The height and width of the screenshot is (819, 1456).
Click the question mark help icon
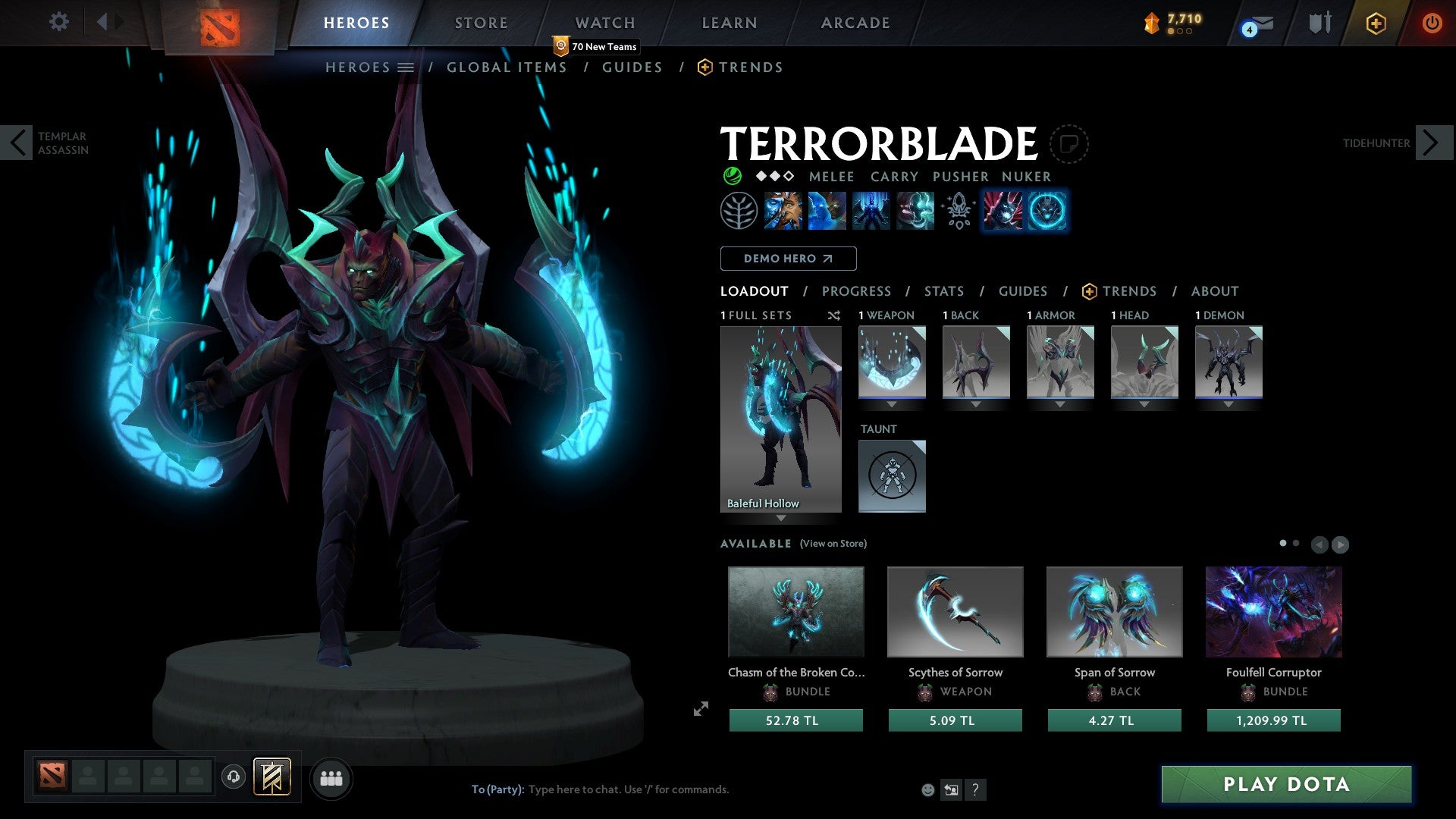975,789
